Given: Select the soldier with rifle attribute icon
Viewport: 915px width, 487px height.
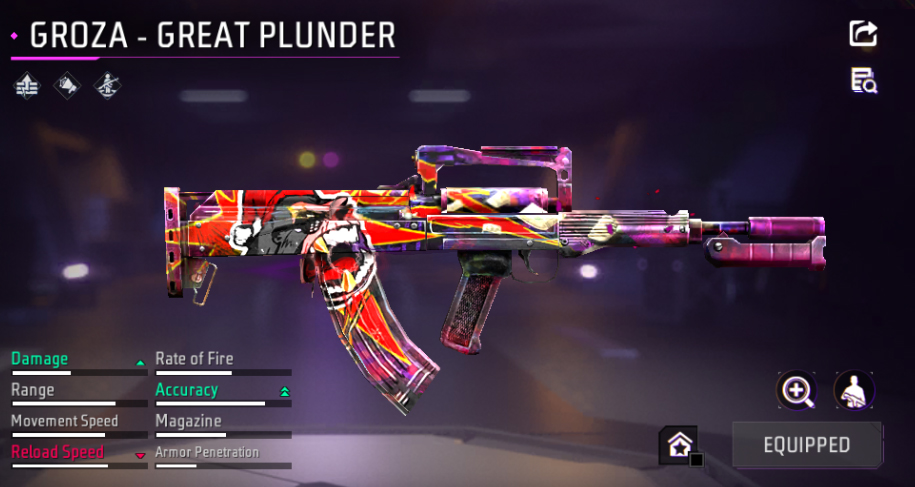Looking at the screenshot, I should click(x=106, y=86).
